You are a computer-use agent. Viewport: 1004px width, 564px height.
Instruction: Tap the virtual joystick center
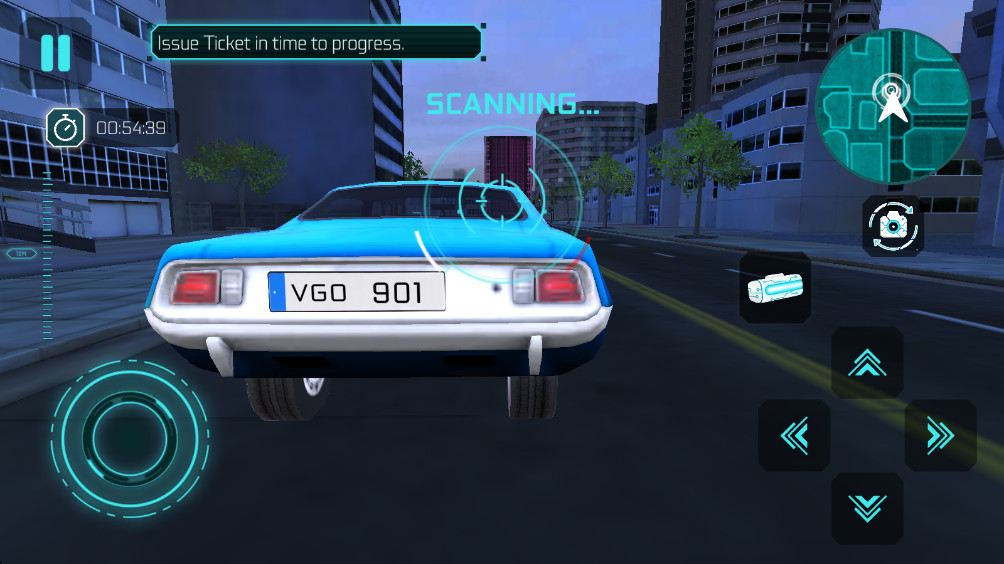point(129,436)
